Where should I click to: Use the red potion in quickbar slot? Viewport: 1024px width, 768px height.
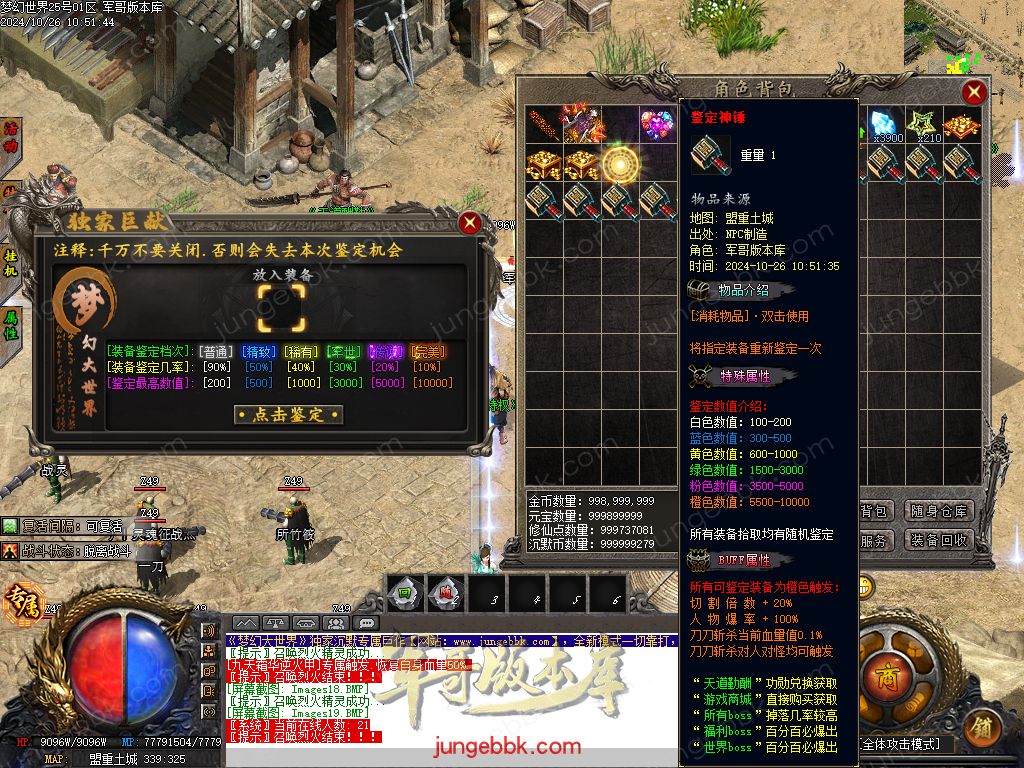point(443,596)
